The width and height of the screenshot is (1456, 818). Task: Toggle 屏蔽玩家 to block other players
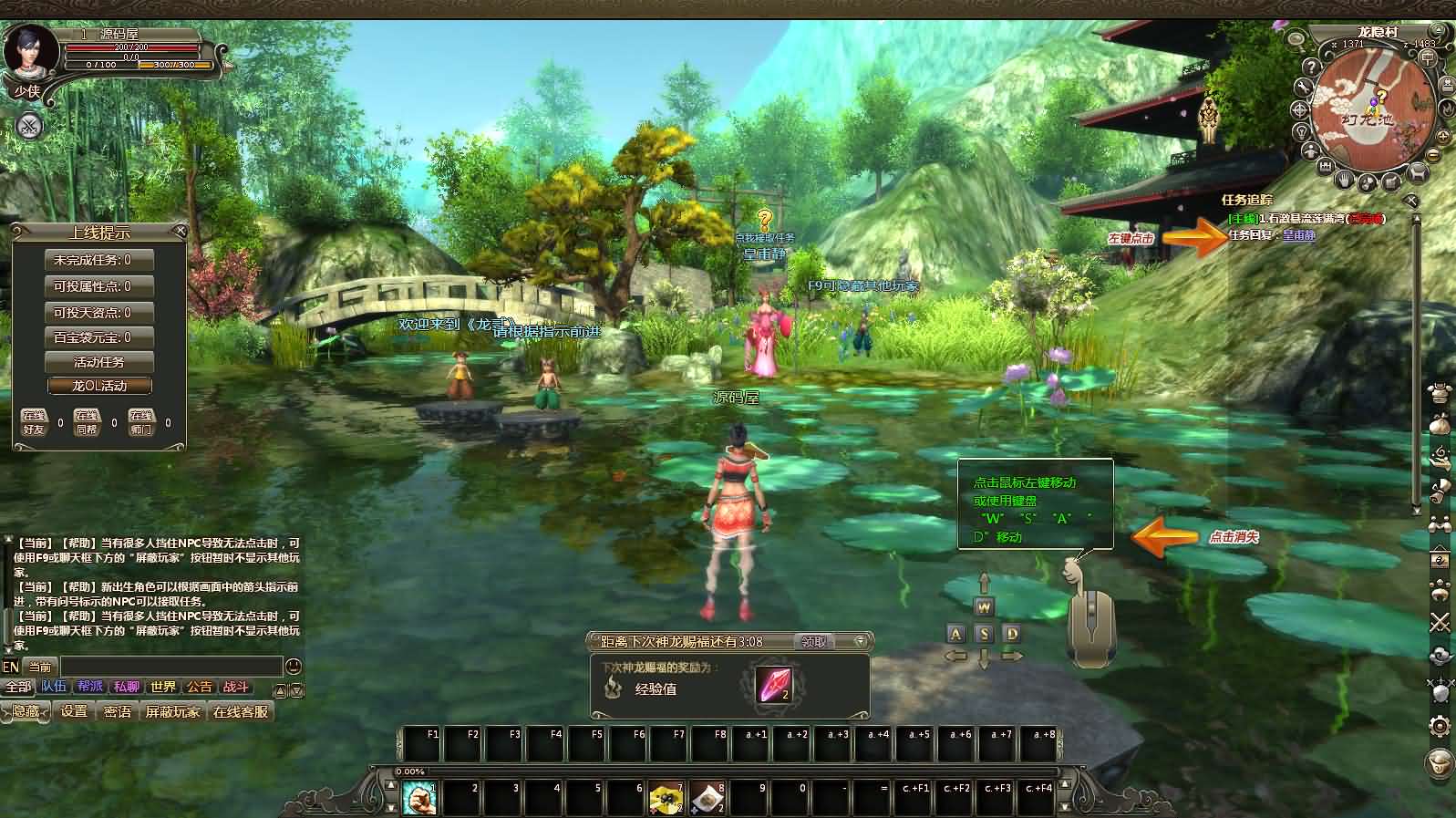[x=172, y=713]
